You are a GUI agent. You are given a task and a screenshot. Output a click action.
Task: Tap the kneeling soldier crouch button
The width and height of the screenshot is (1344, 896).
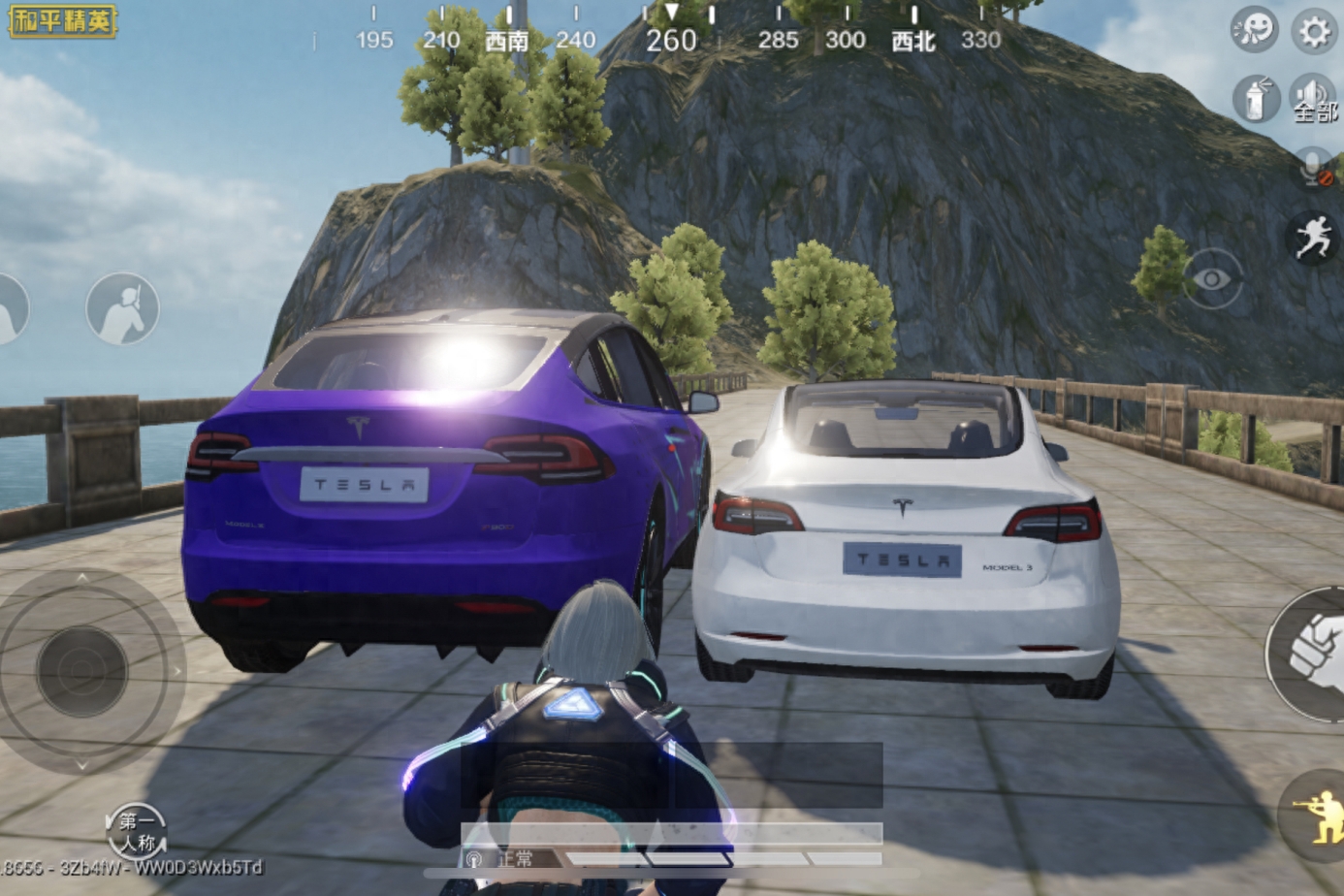1316,815
